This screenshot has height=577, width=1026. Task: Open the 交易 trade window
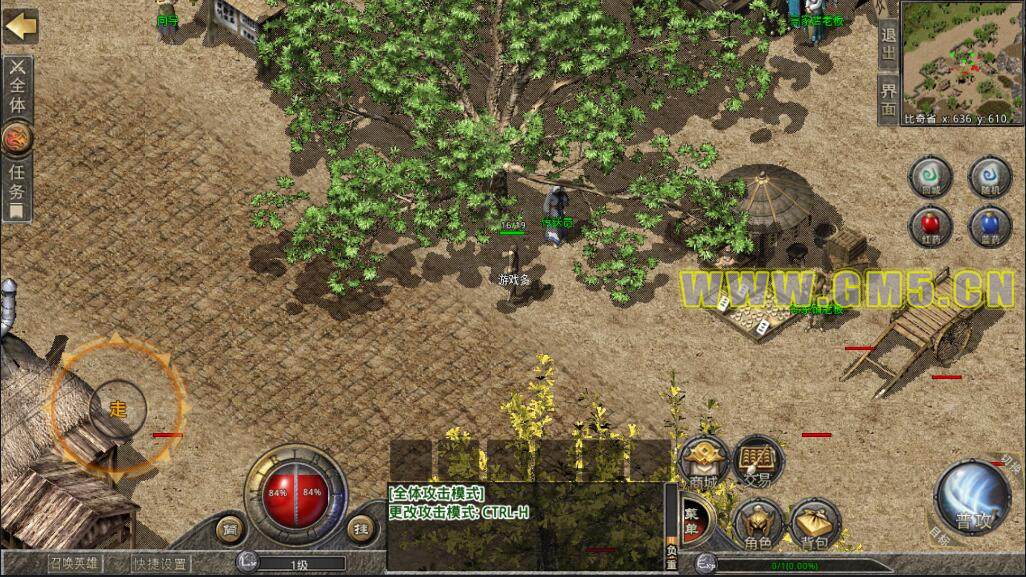coord(757,463)
